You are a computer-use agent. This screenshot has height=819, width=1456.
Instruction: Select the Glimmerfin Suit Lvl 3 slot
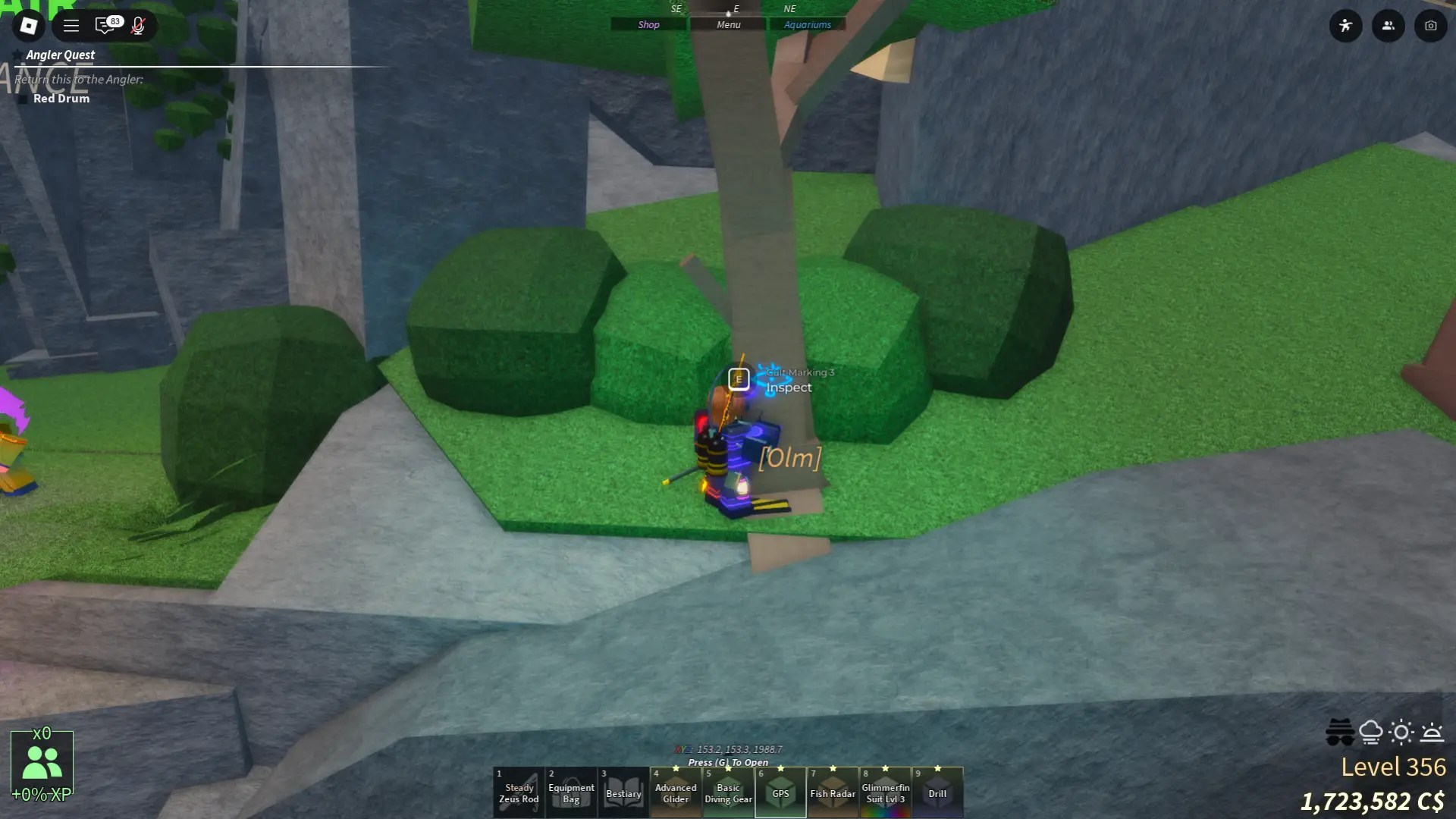coord(884,792)
